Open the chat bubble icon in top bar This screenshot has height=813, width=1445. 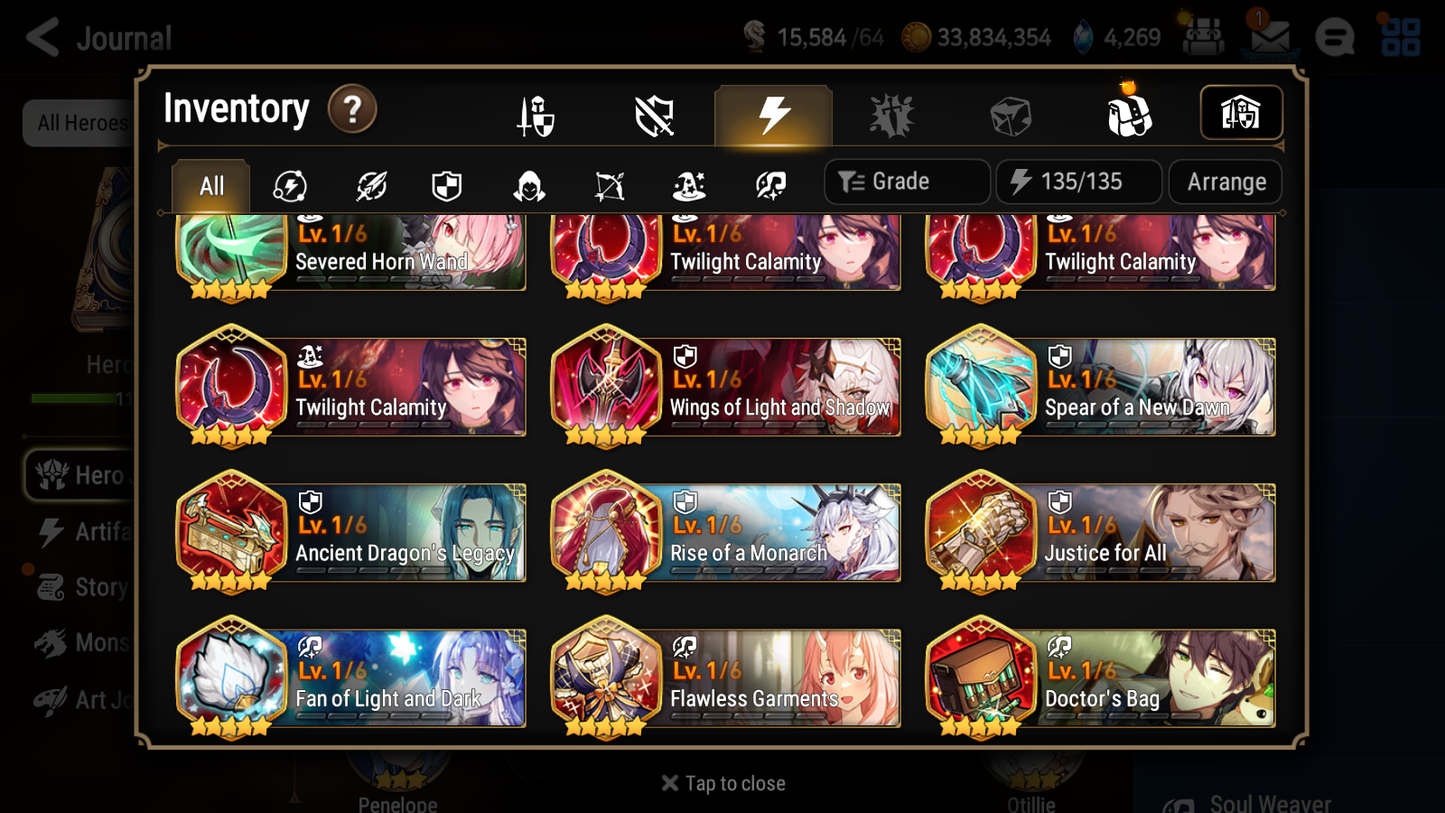click(1334, 36)
